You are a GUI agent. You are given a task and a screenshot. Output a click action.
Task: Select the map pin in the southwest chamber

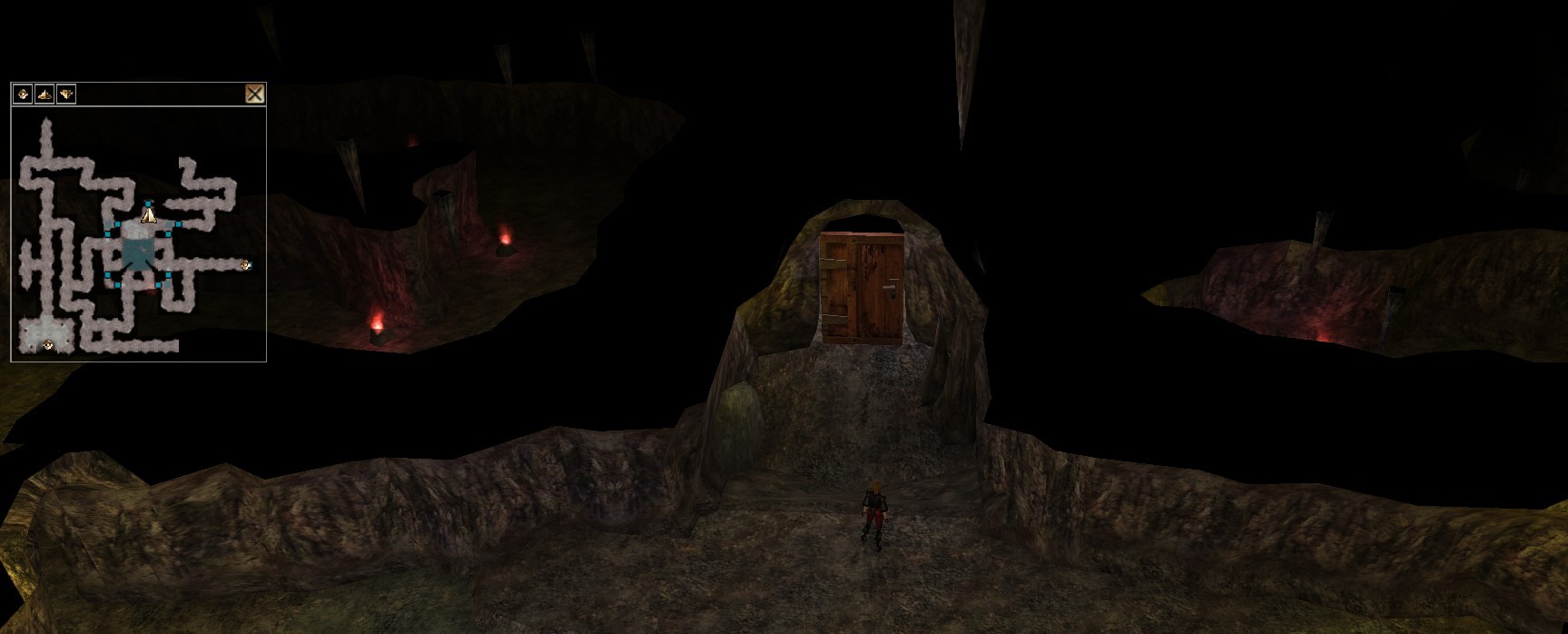[x=48, y=344]
